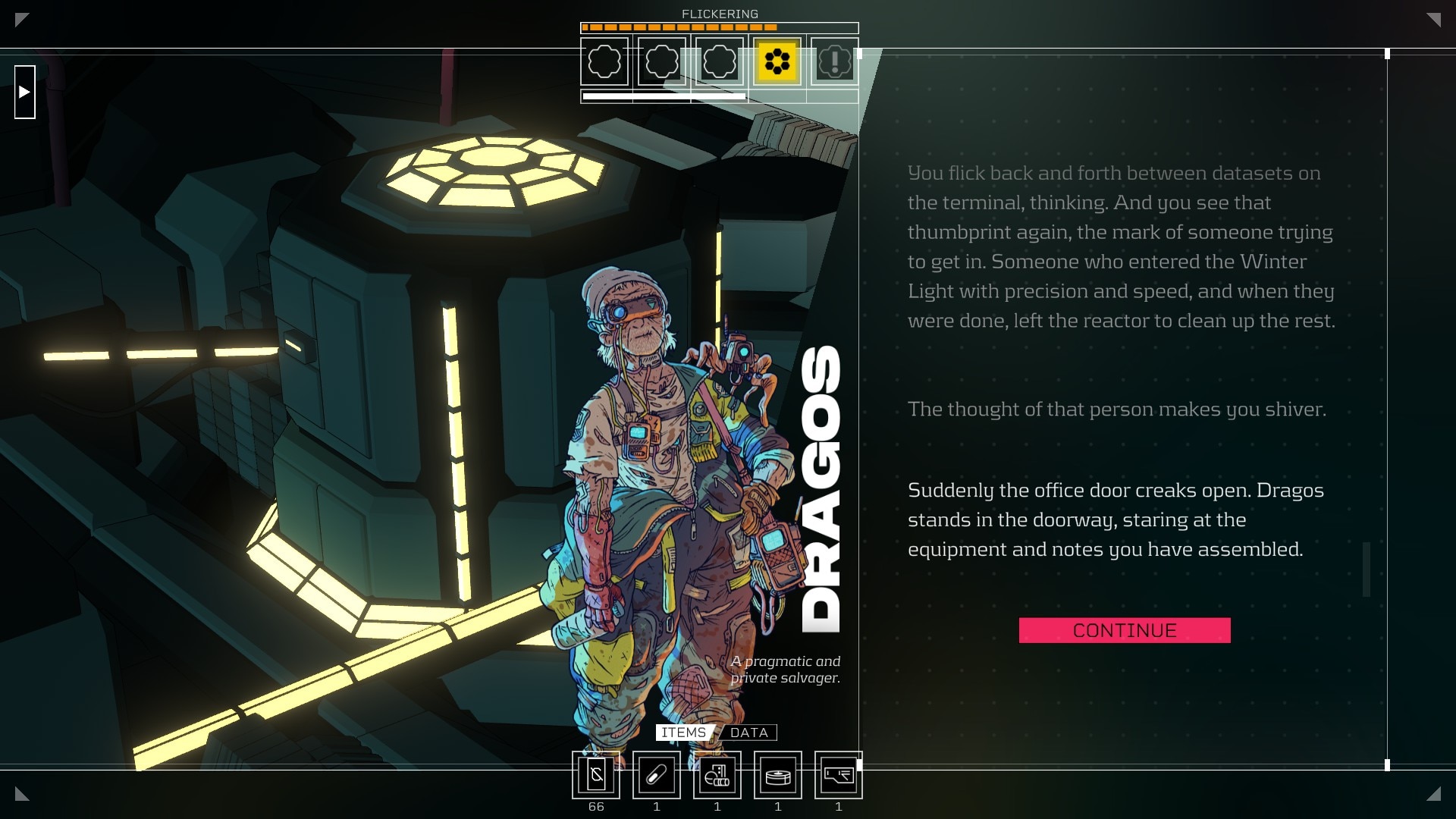Select the keycard-shaped item slot

[839, 775]
